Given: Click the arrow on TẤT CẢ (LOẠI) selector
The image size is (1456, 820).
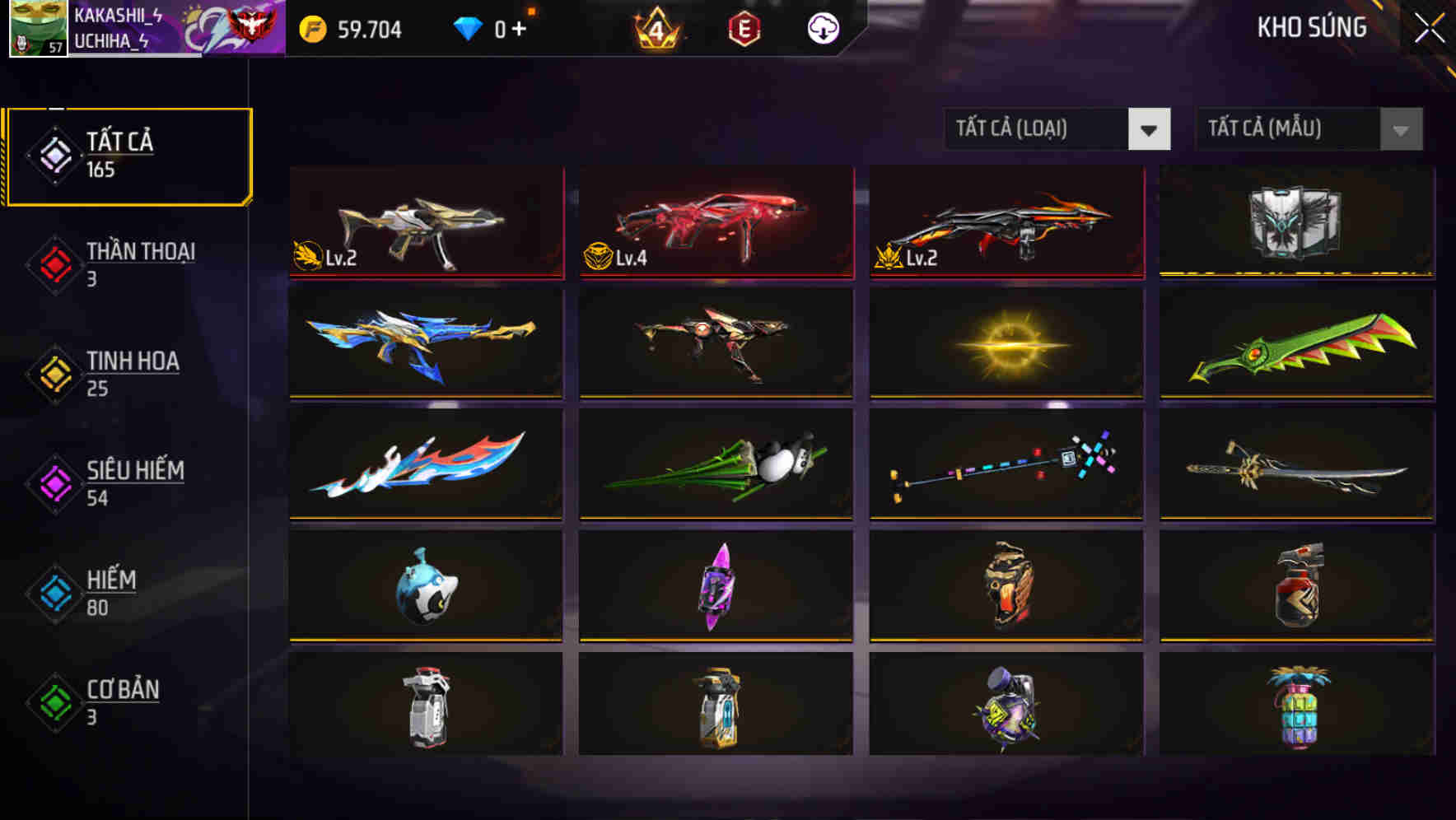Looking at the screenshot, I should (x=1150, y=129).
